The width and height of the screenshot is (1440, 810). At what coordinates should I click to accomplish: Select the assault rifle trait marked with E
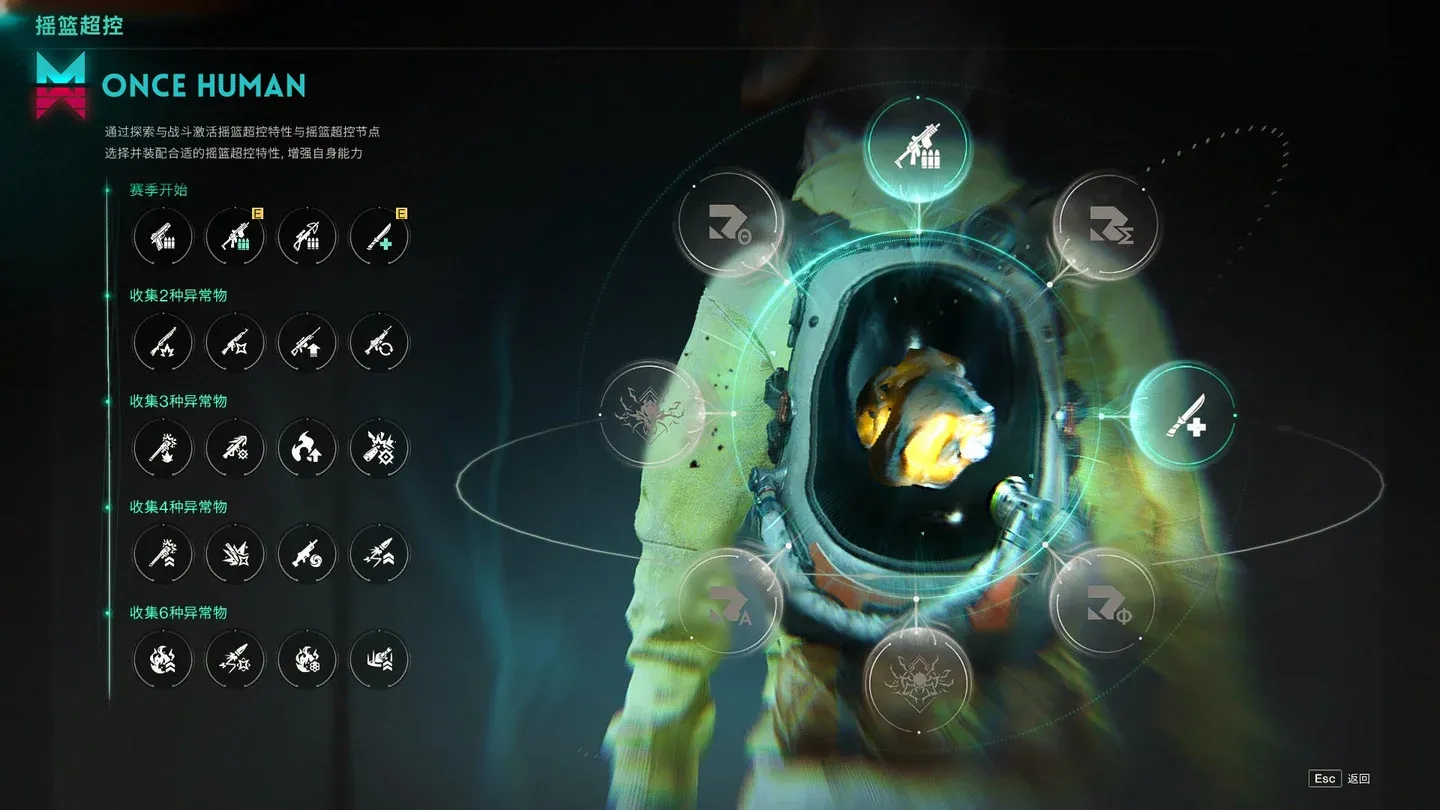[235, 237]
